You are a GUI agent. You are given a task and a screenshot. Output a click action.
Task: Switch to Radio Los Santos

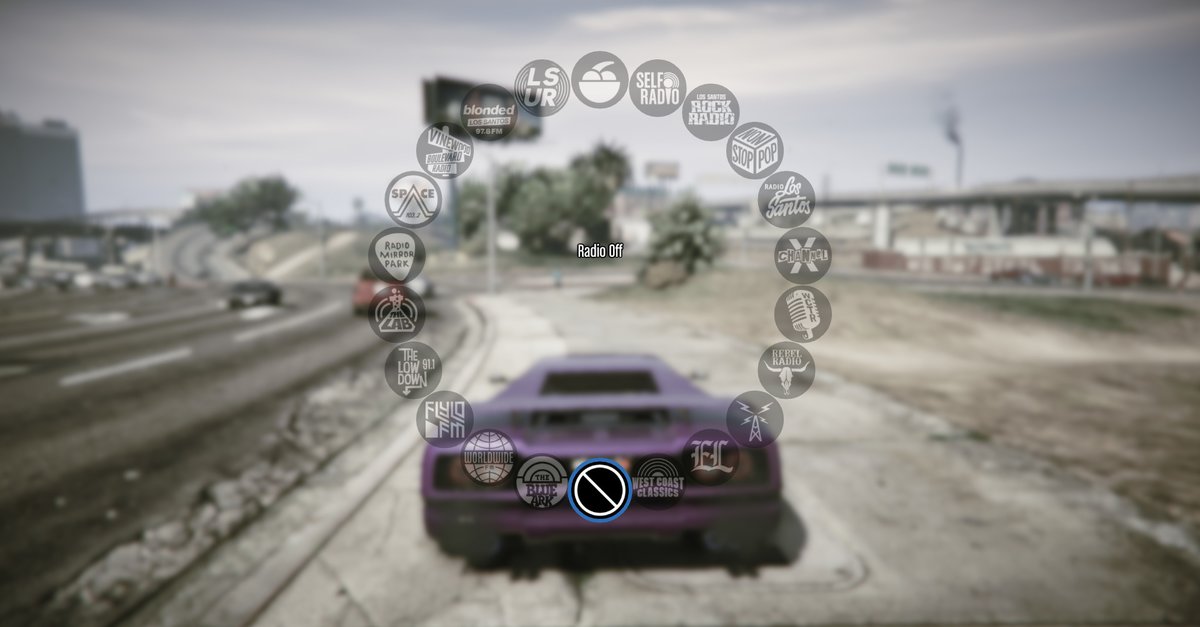(x=786, y=200)
